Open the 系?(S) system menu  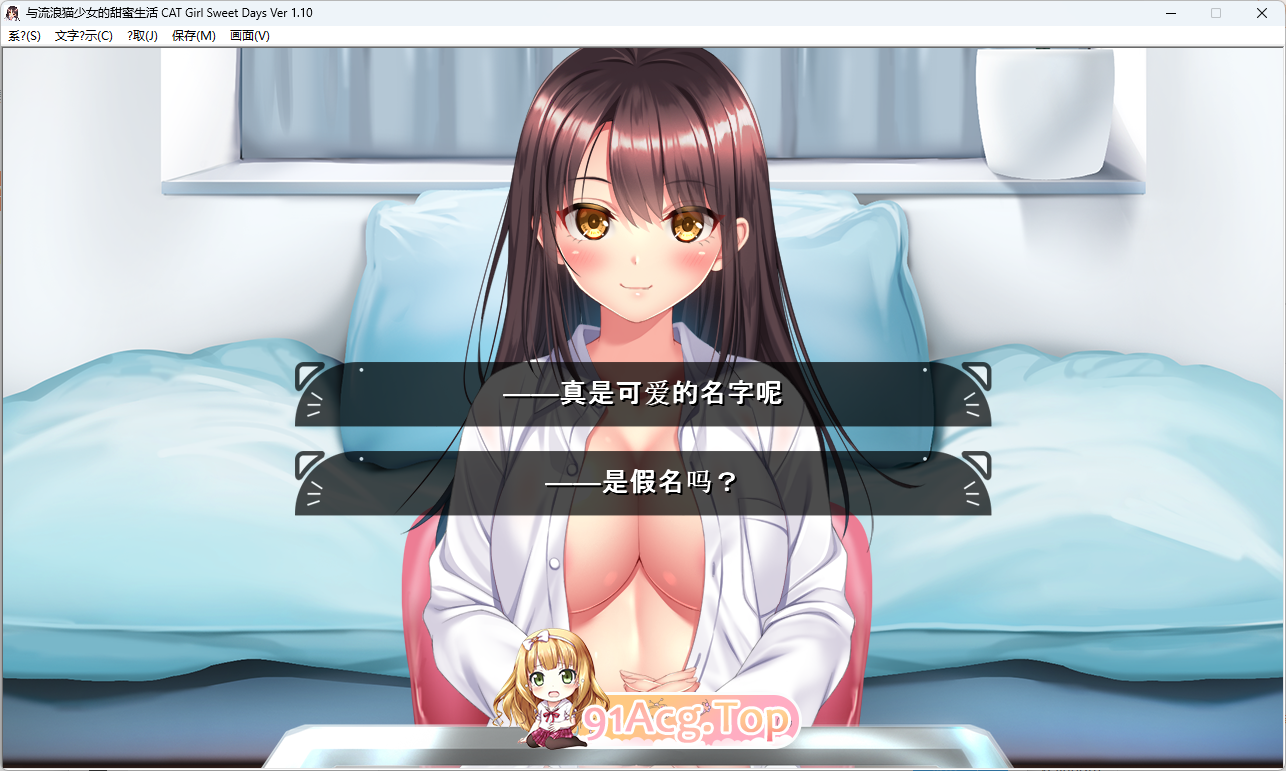[23, 35]
